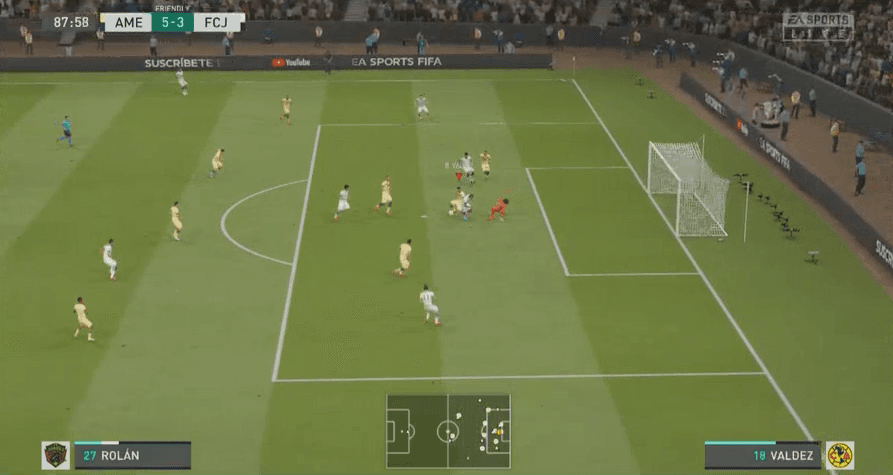Click the Club América crest beside Valdez
Screen dimensions: 893x475
click(839, 456)
